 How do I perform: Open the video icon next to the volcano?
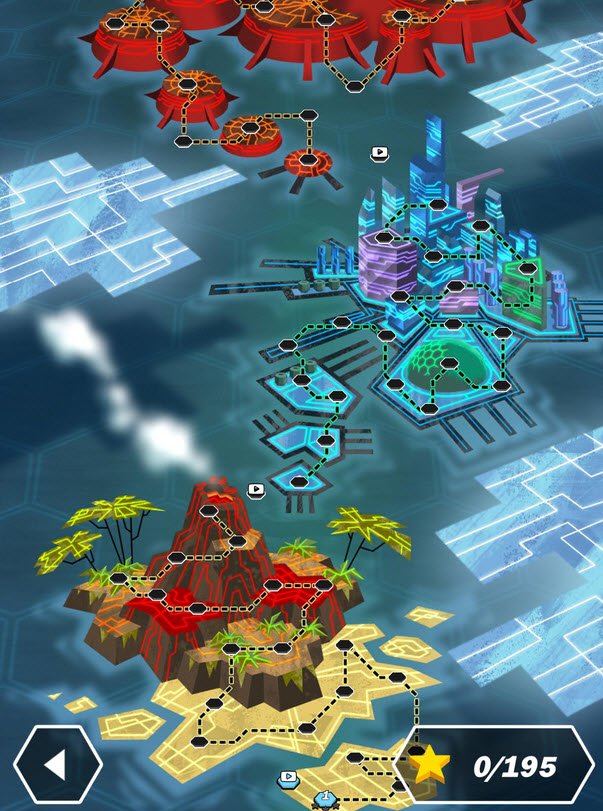click(256, 490)
